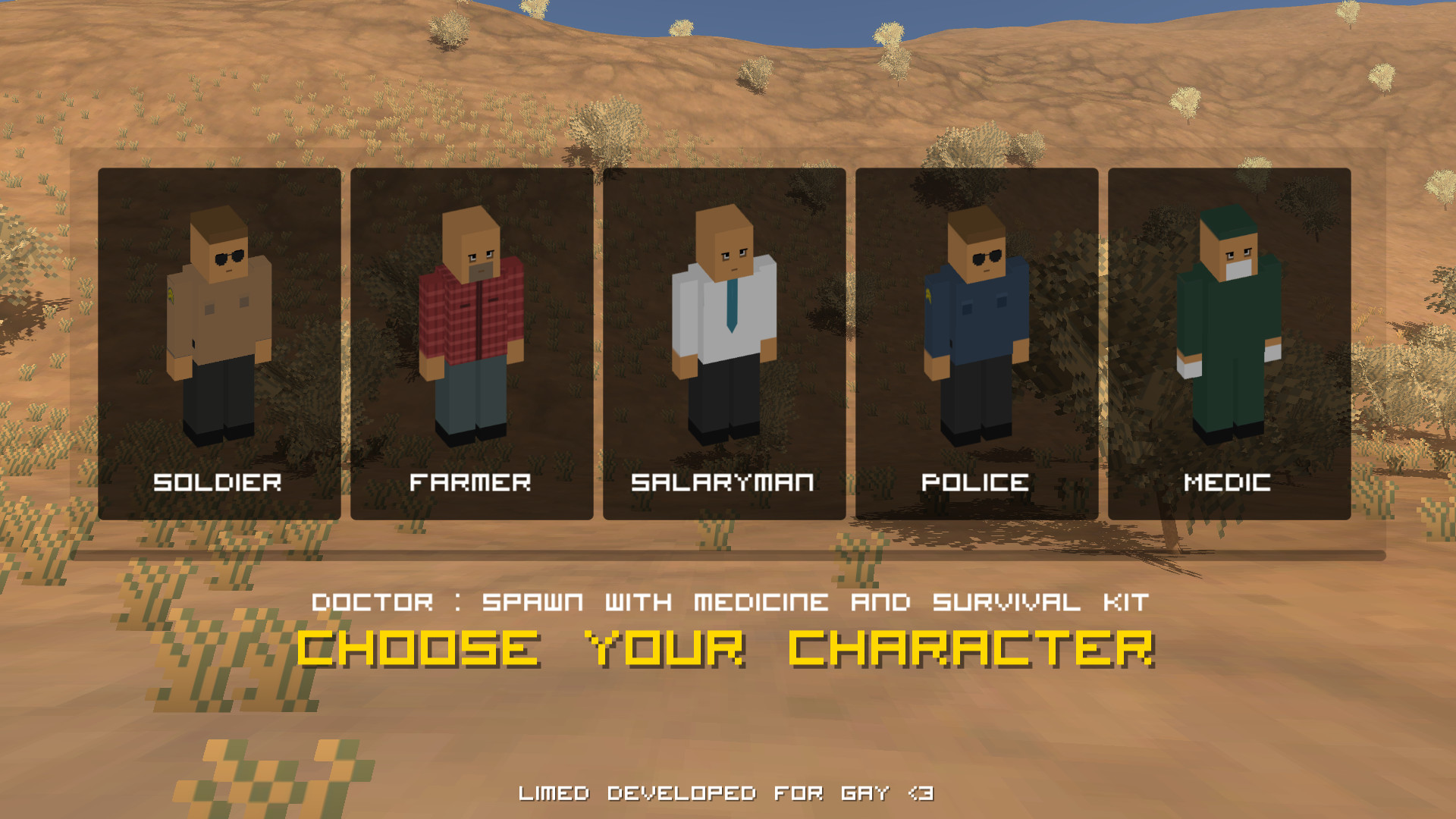Click the POLICE label text
Image resolution: width=1456 pixels, height=819 pixels.
tap(976, 482)
